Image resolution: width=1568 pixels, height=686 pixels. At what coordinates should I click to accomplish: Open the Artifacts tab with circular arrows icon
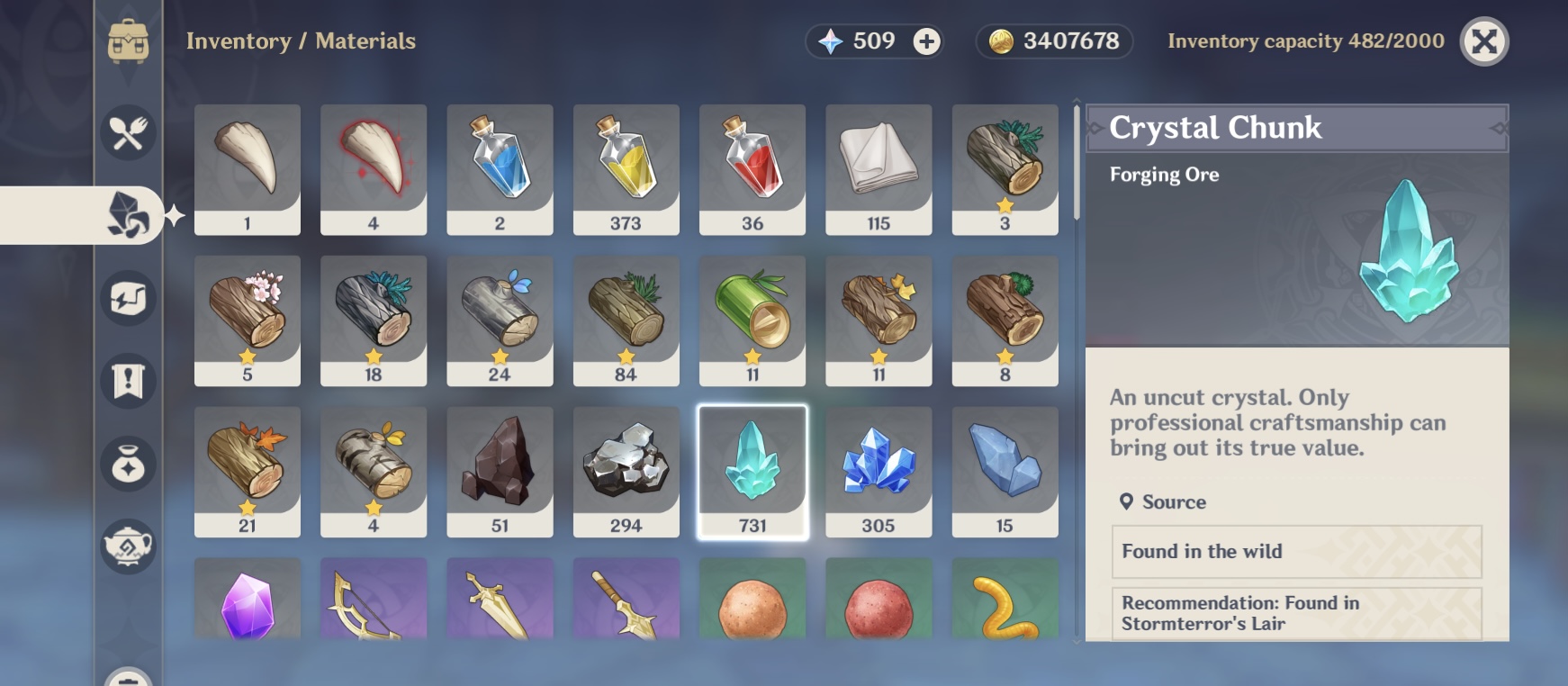127,300
